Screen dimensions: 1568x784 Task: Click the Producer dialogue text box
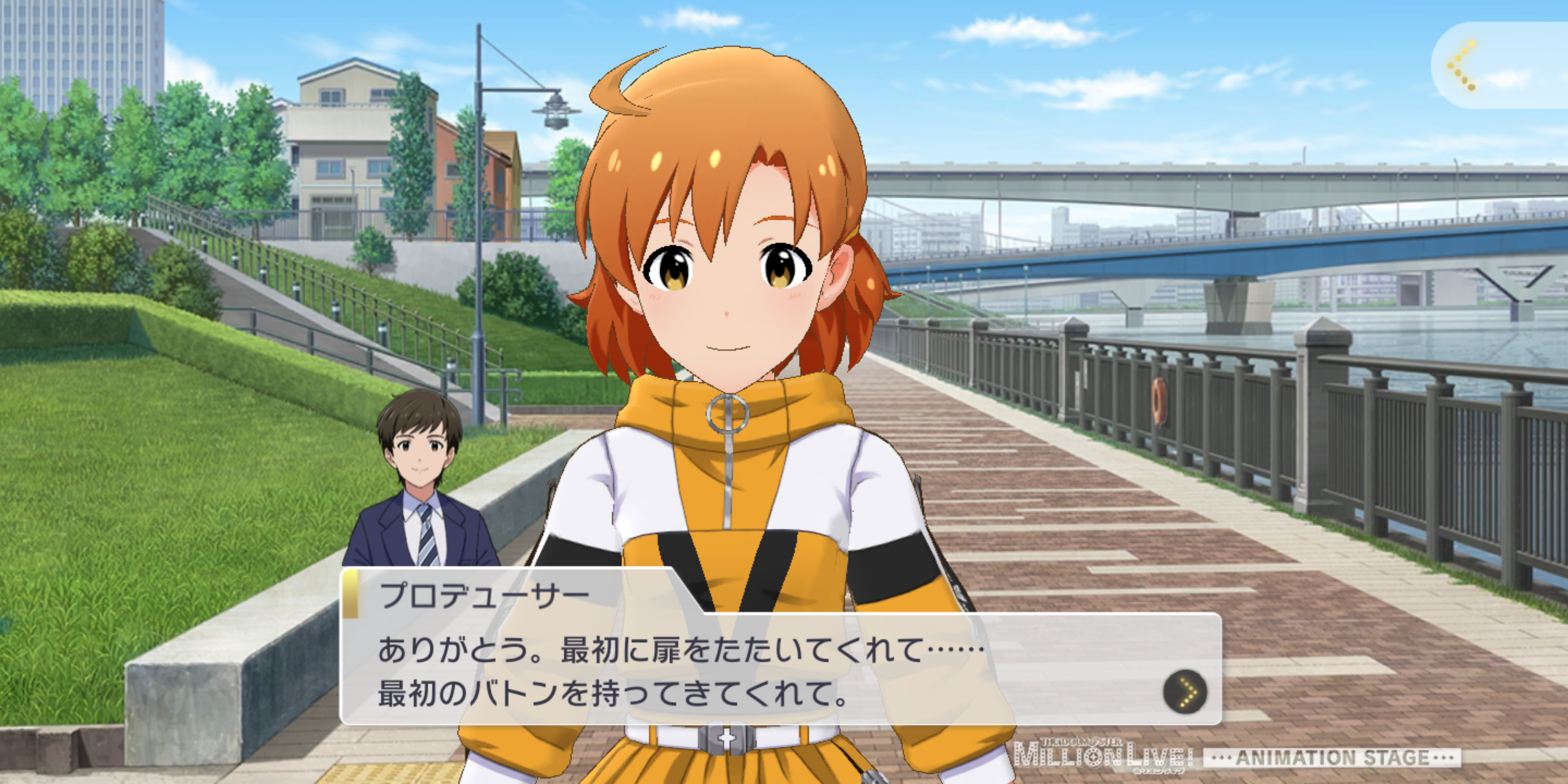tap(726, 669)
